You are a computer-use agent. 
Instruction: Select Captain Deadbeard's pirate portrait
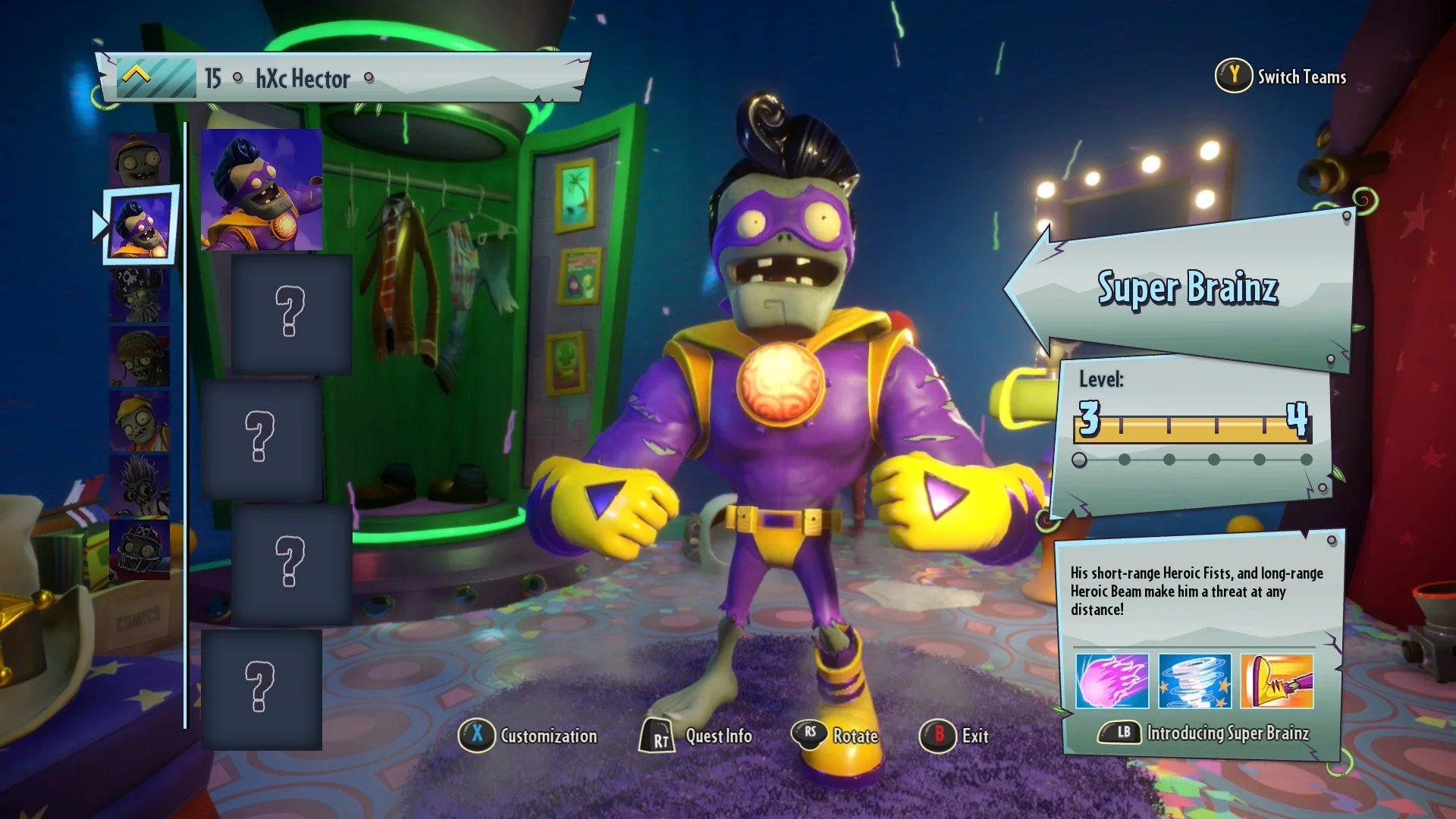pyautogui.click(x=139, y=295)
